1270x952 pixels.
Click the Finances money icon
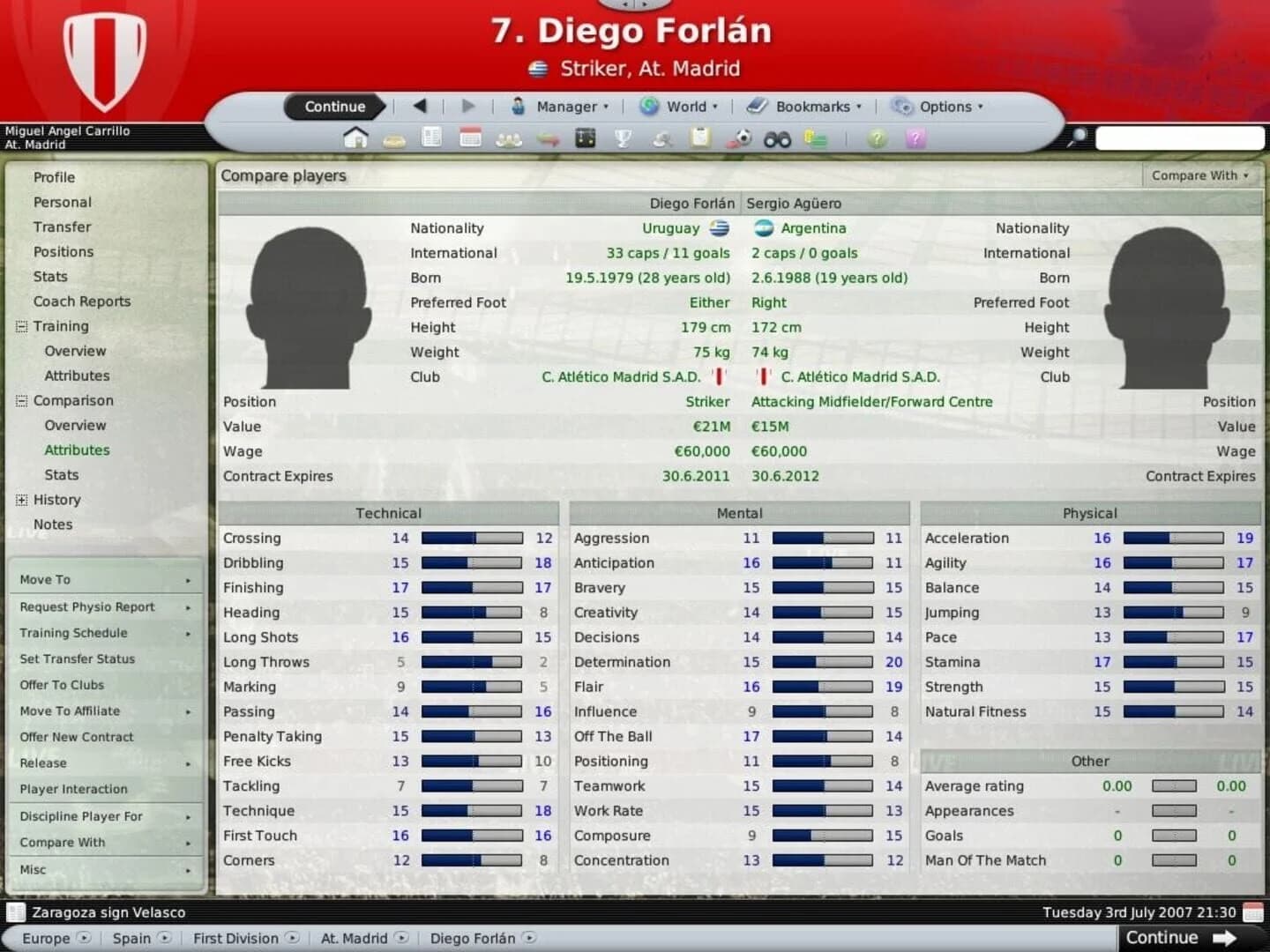[x=816, y=138]
